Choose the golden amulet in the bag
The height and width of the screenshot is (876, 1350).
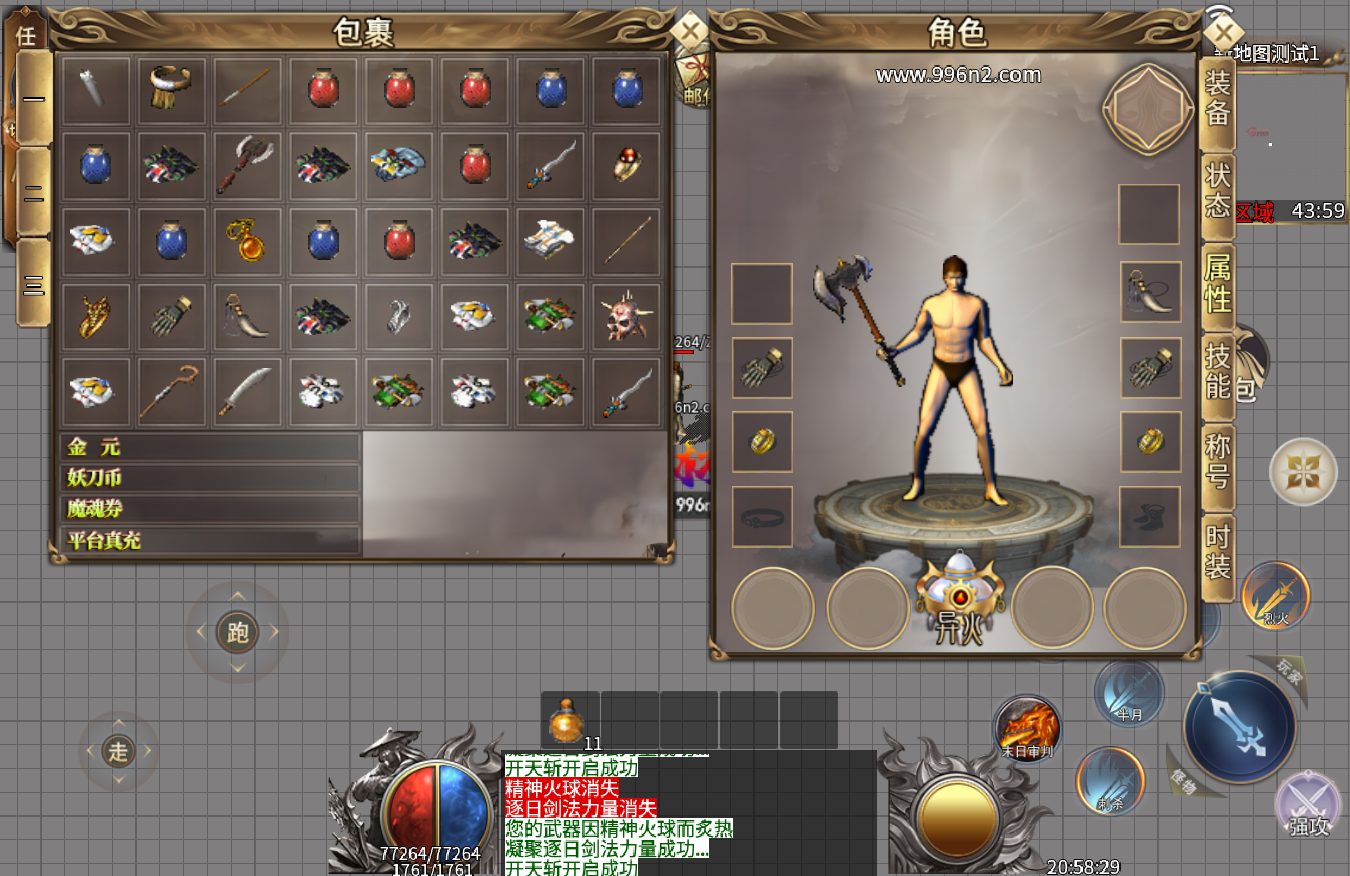coord(246,241)
